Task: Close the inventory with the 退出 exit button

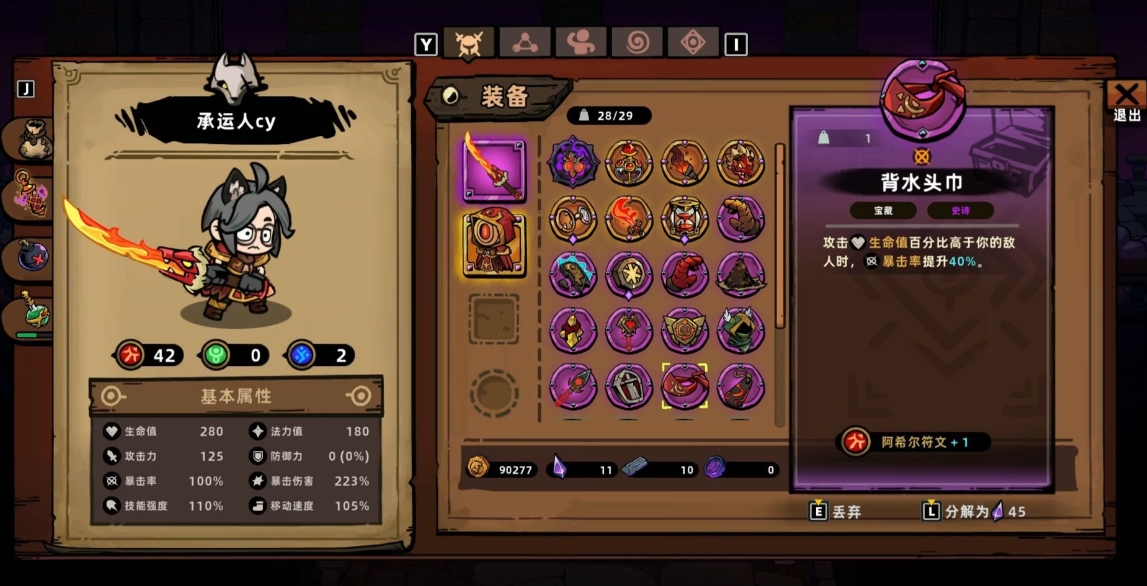Action: tap(1126, 101)
